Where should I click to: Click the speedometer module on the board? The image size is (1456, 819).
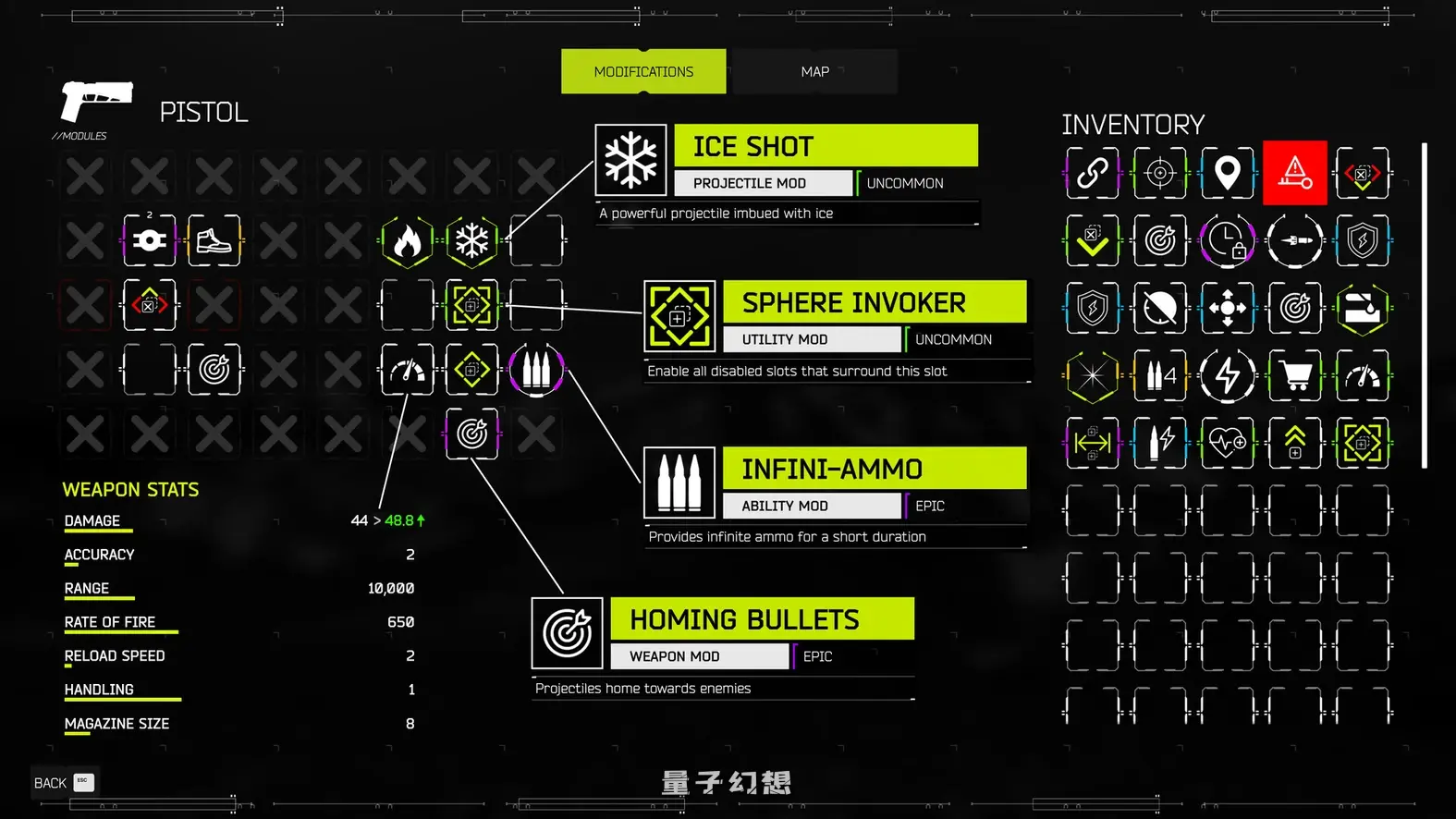tap(407, 369)
